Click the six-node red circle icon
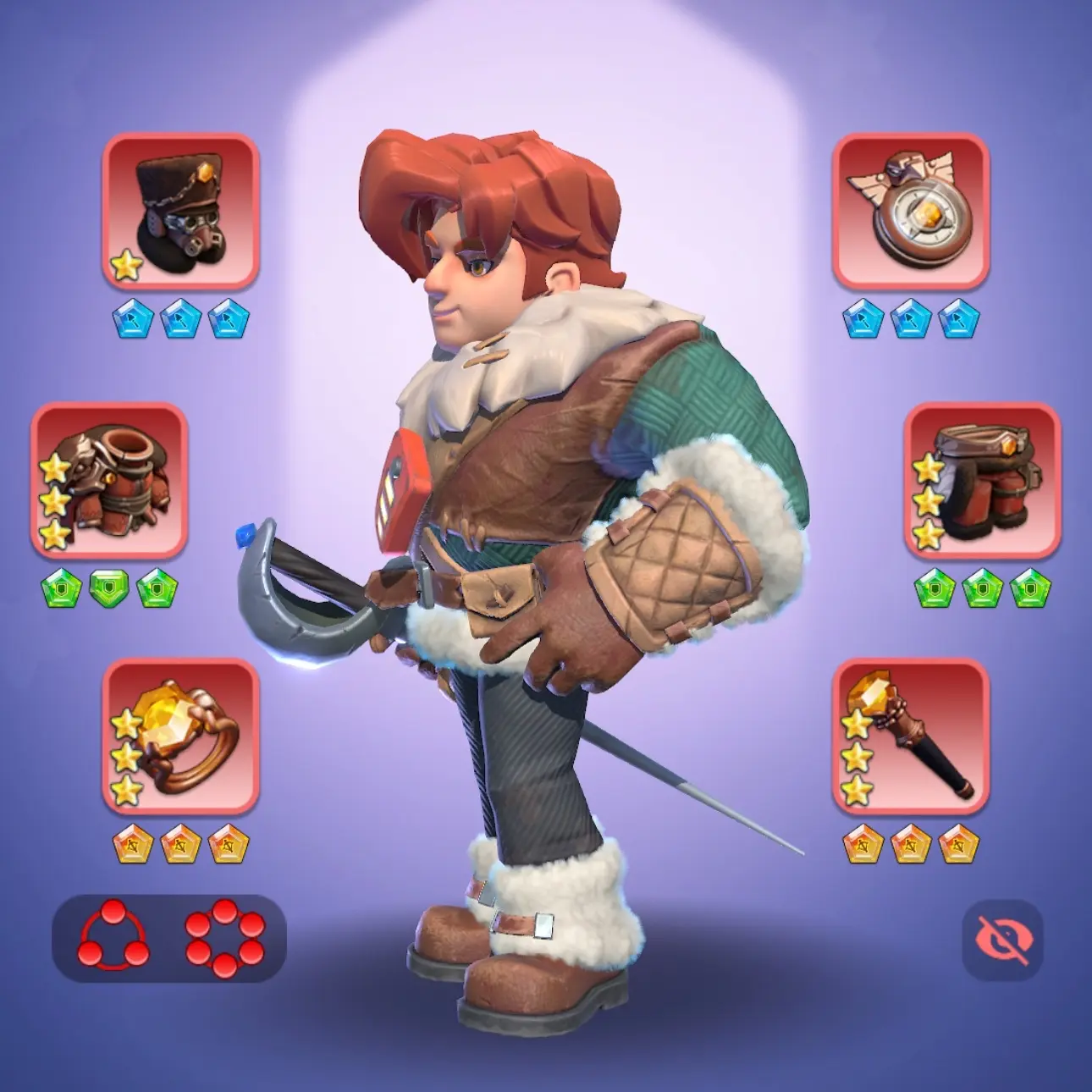Image resolution: width=1092 pixels, height=1092 pixels. [224, 937]
